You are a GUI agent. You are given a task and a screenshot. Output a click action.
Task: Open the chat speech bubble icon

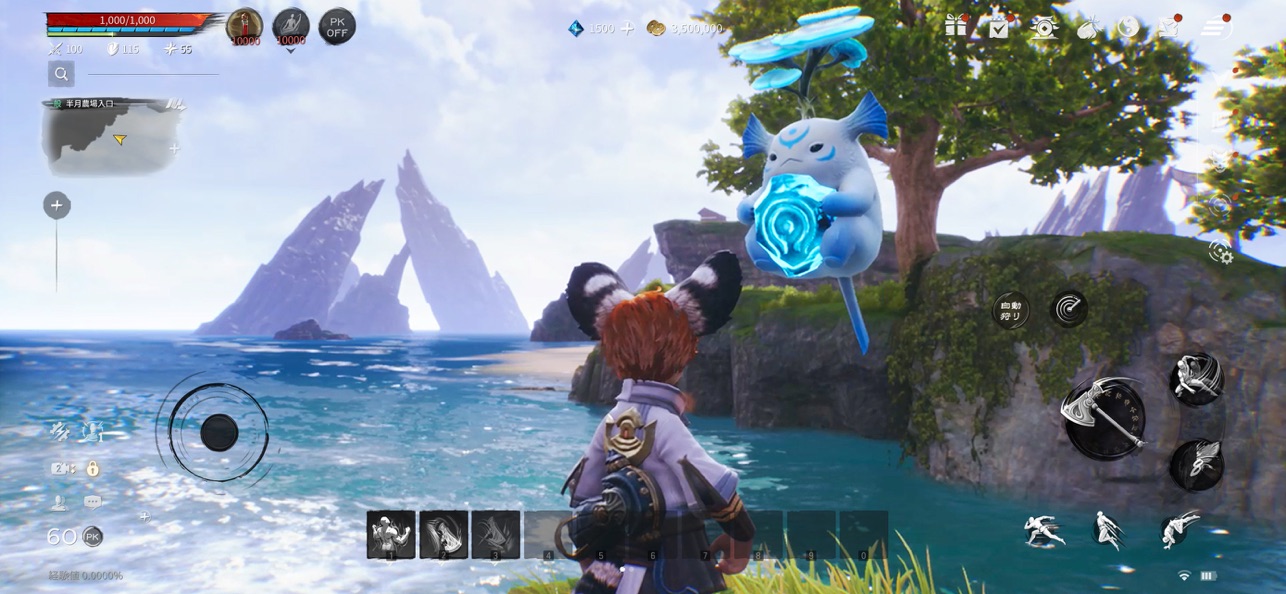click(93, 502)
